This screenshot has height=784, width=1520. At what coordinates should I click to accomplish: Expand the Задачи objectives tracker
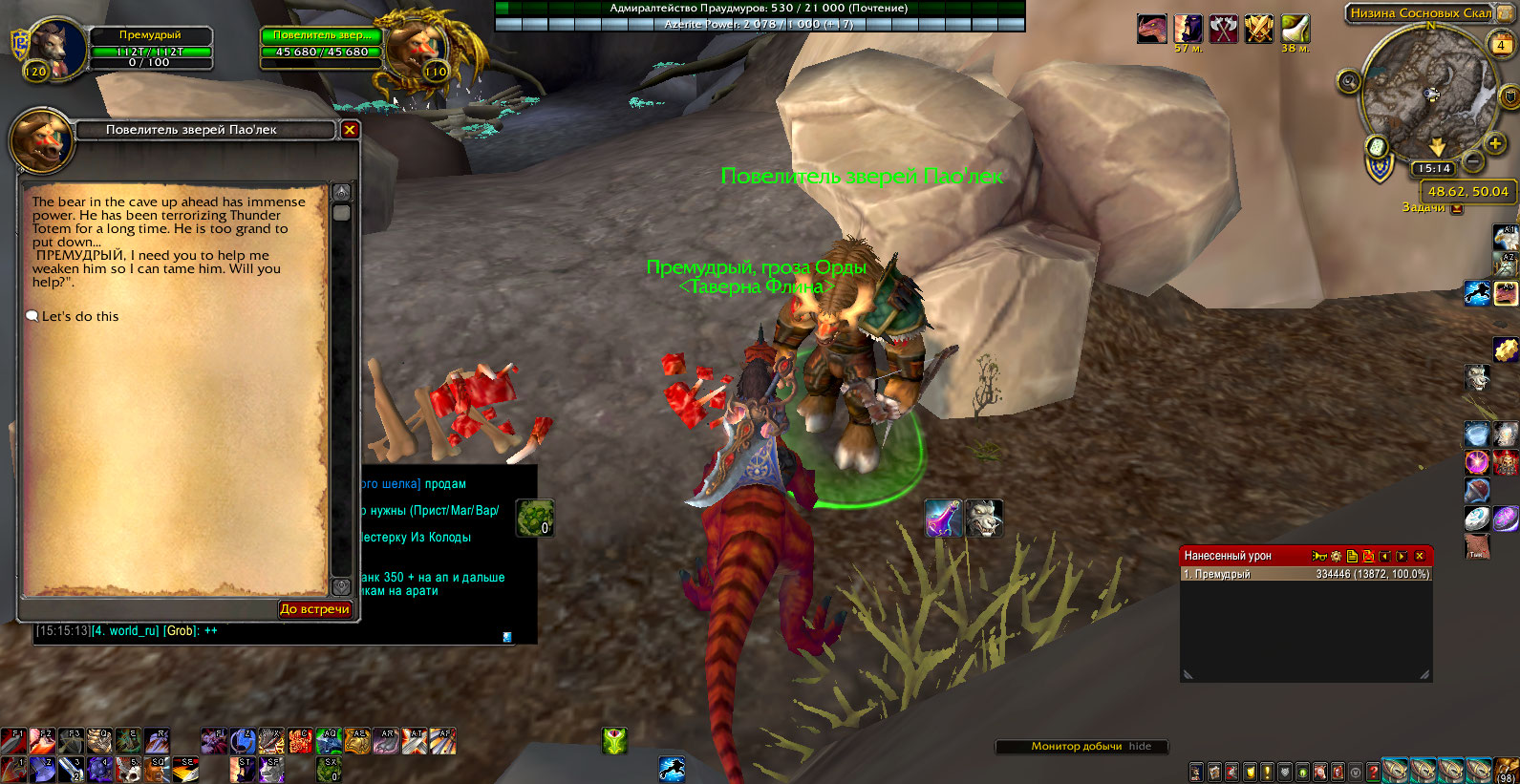(x=1457, y=208)
